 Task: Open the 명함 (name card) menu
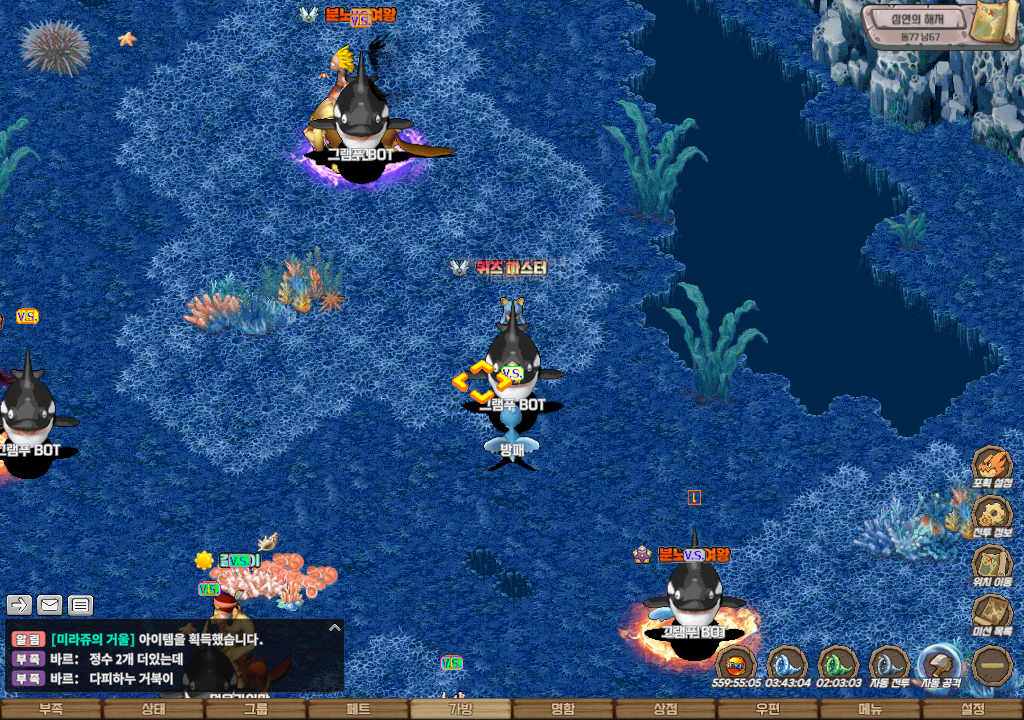click(563, 709)
